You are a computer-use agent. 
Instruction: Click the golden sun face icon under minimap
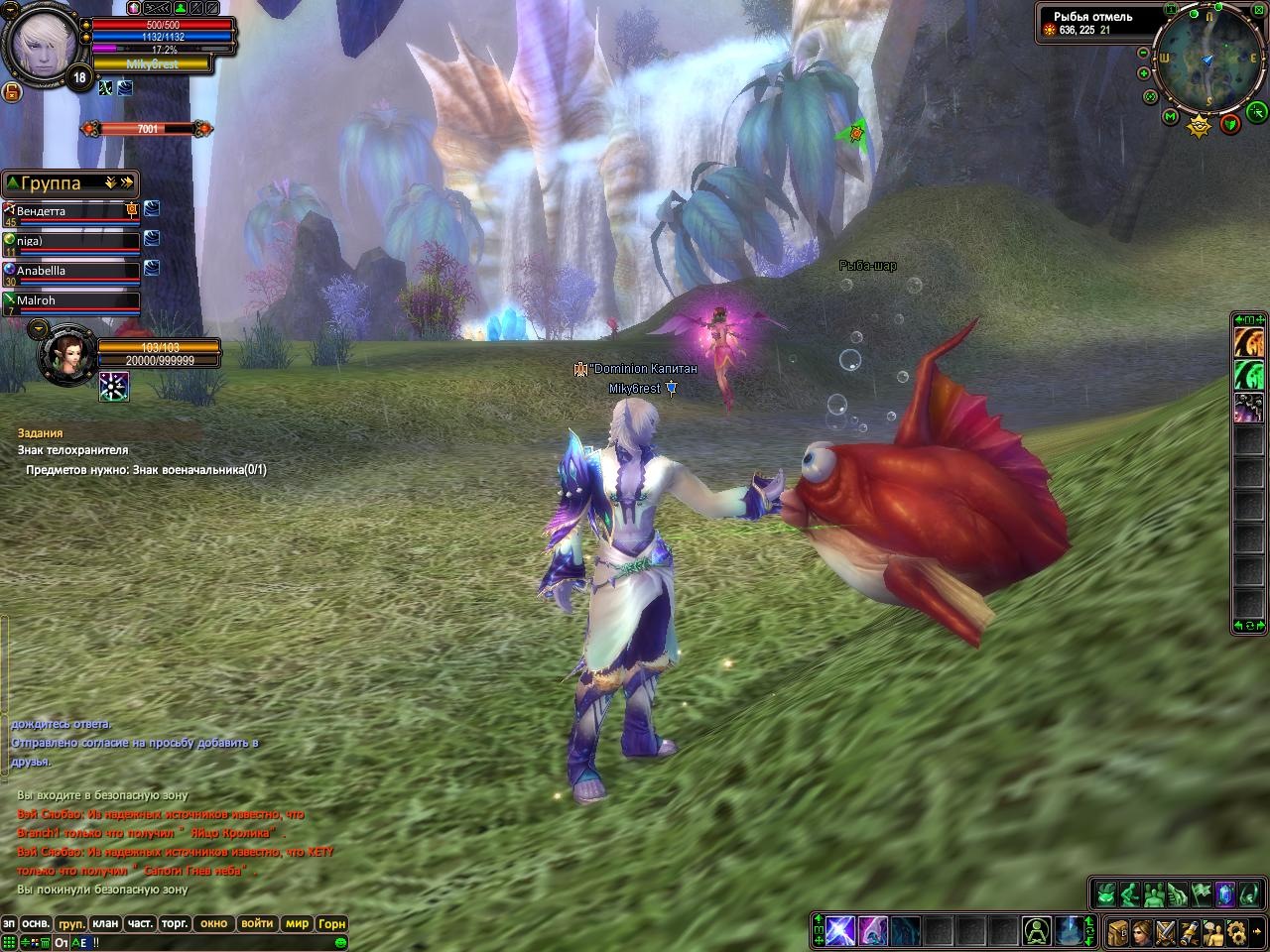1201,124
